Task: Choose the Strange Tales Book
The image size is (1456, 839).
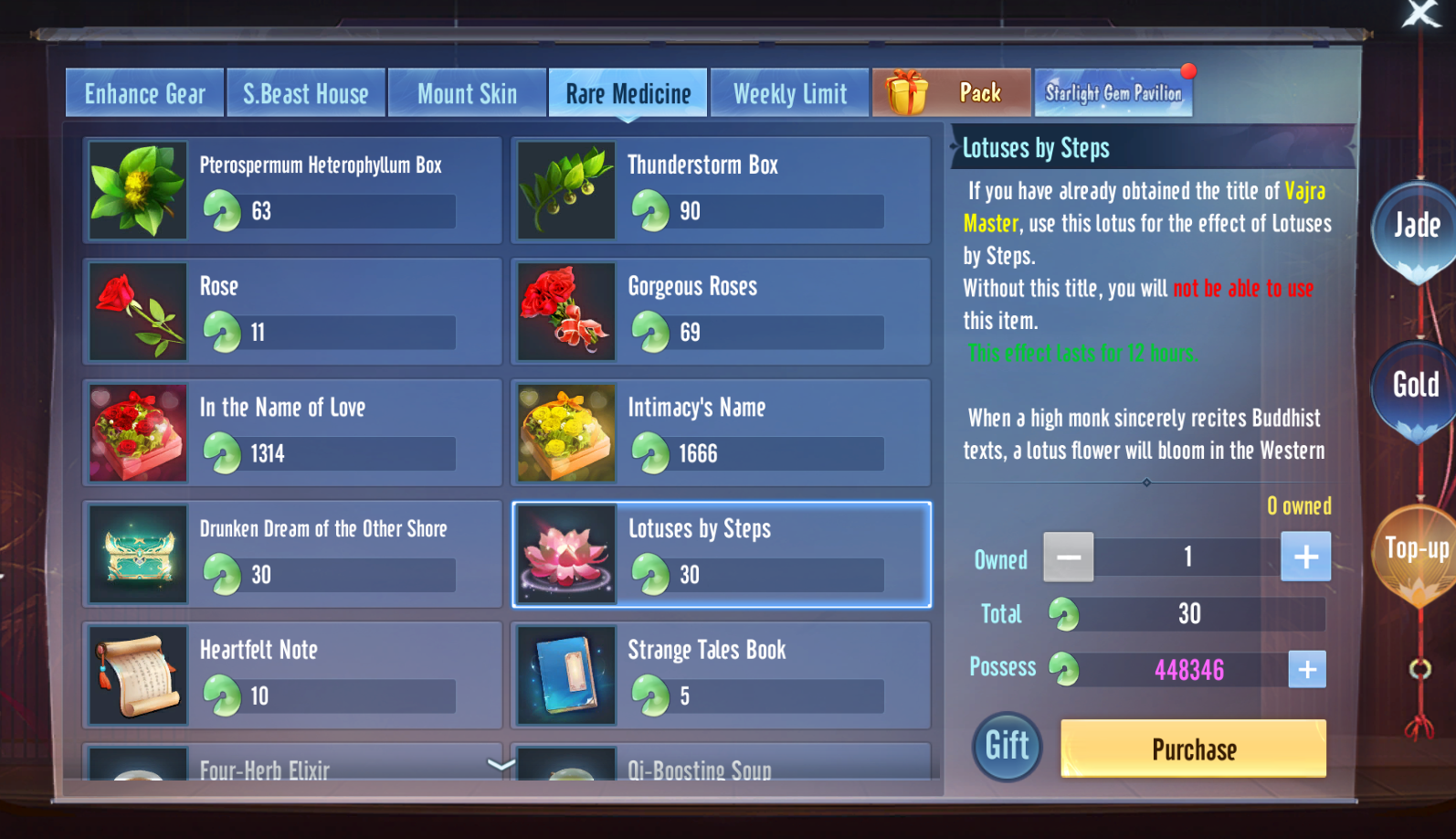Action: (x=720, y=675)
